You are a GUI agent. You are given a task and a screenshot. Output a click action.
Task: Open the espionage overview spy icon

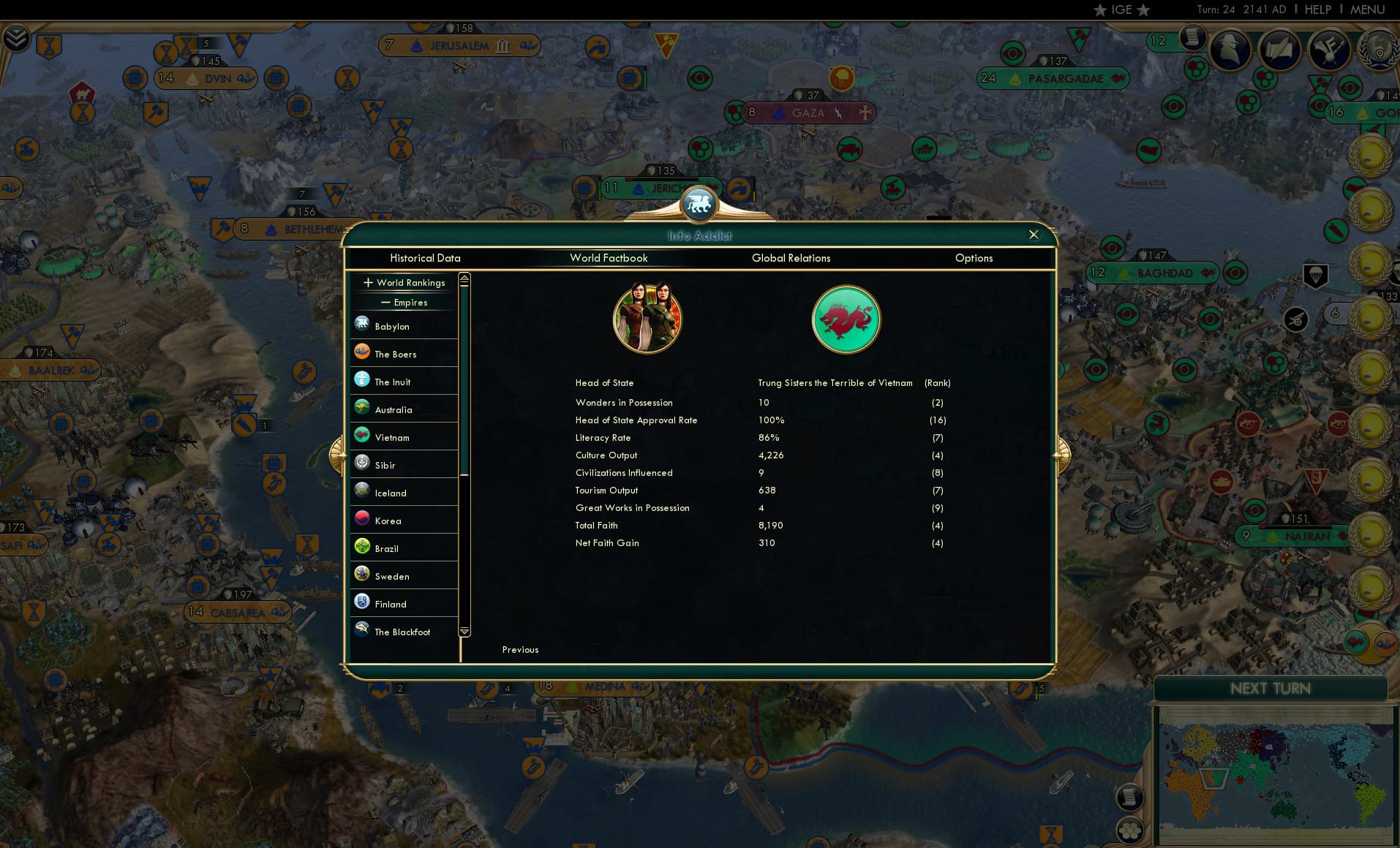[1229, 50]
